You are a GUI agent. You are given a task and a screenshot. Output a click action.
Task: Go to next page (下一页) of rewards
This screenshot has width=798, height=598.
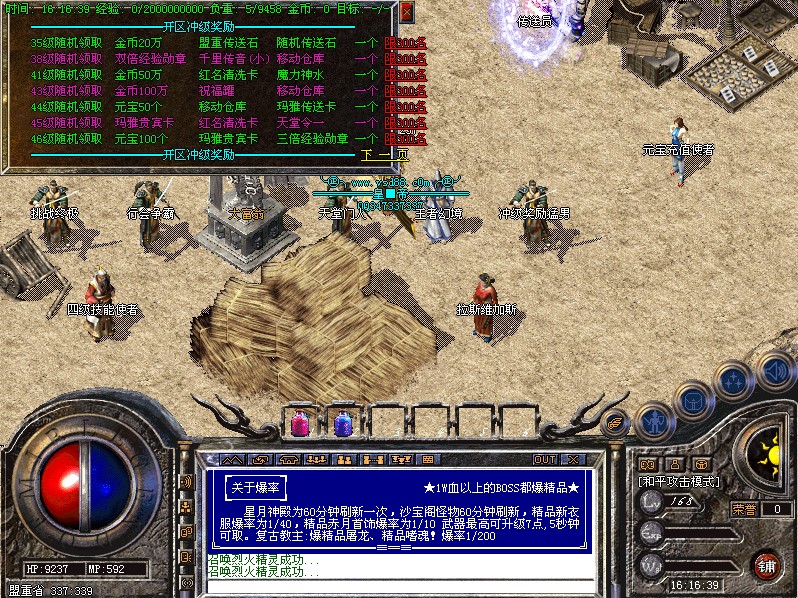pos(384,155)
